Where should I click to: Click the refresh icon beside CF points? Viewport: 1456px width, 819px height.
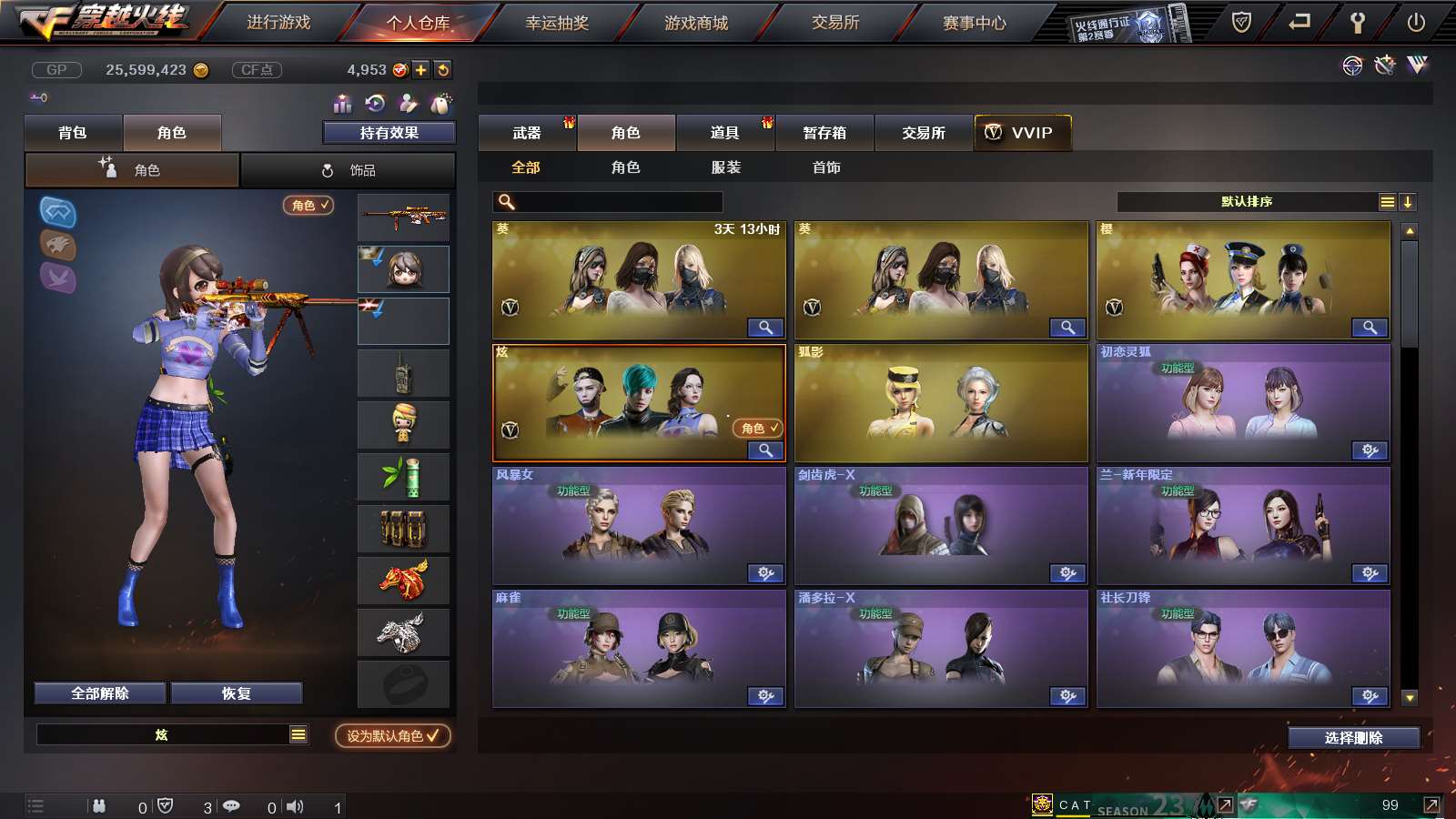(443, 69)
